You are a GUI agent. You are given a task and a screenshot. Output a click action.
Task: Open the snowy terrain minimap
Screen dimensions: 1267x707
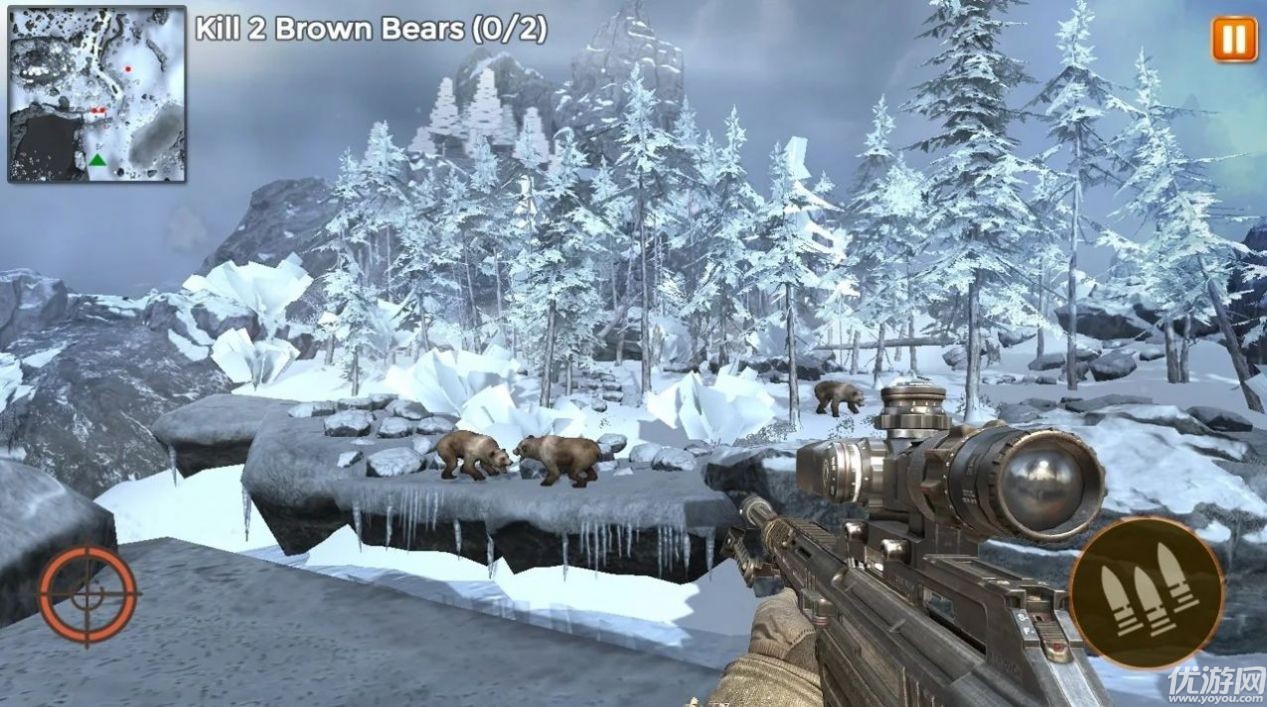click(x=97, y=94)
